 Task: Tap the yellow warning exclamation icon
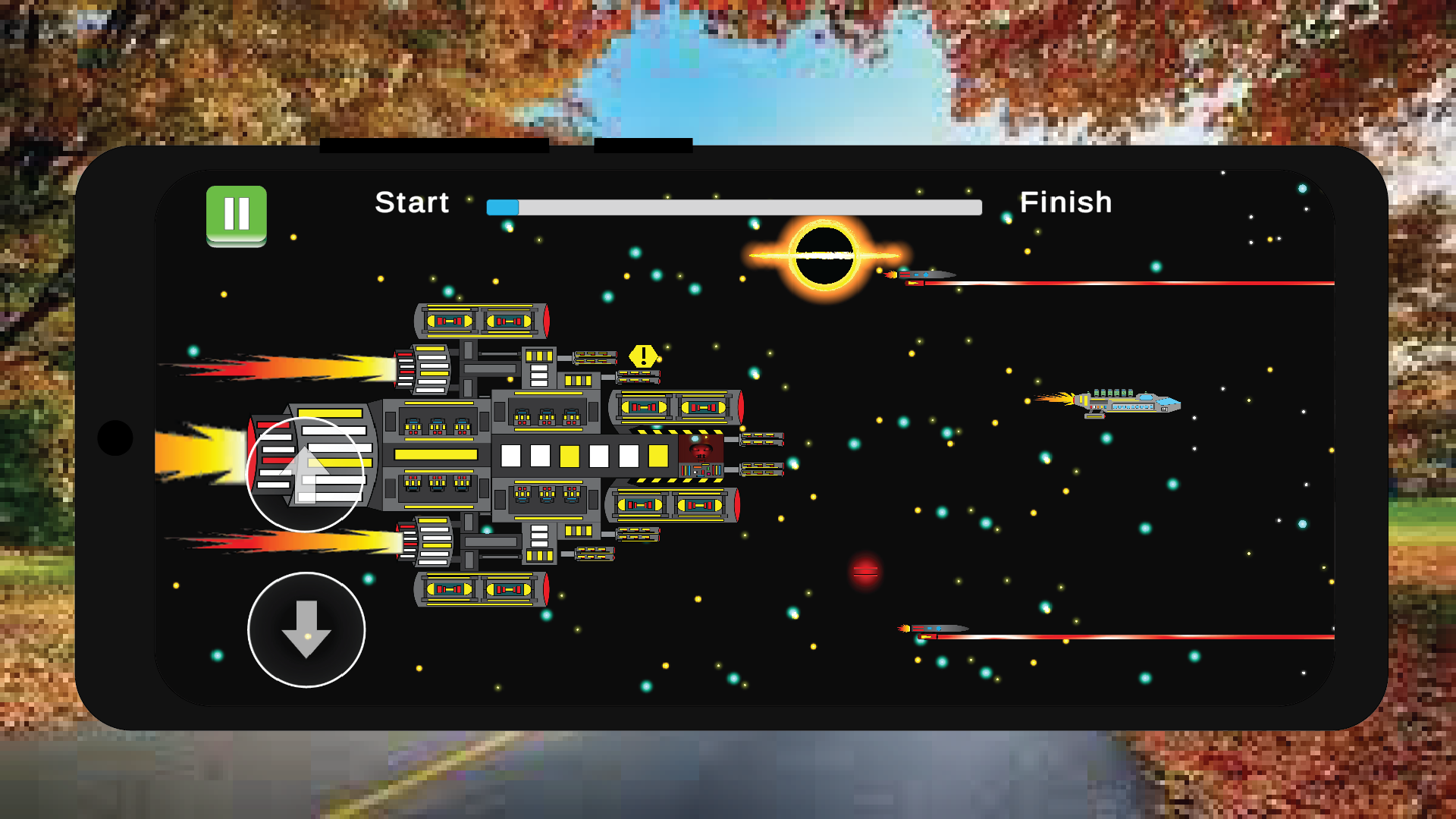point(644,355)
